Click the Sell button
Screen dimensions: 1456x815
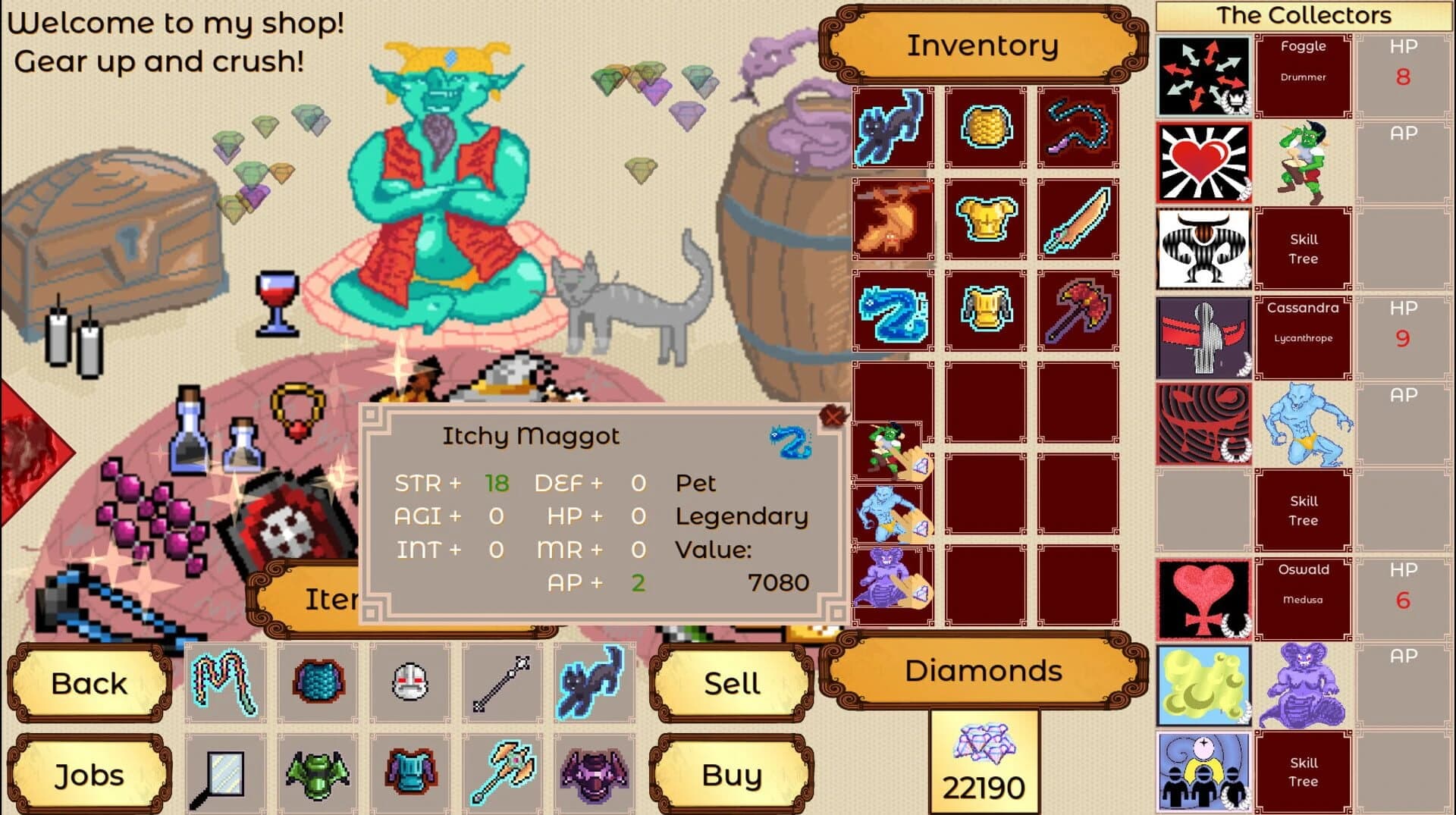pos(731,682)
